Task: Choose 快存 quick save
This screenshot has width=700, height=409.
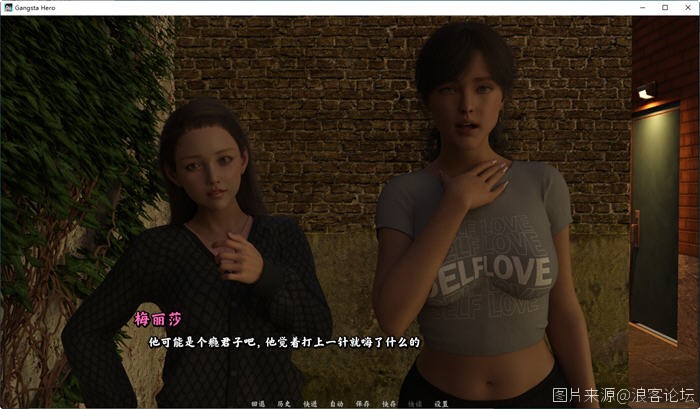Action: point(388,404)
